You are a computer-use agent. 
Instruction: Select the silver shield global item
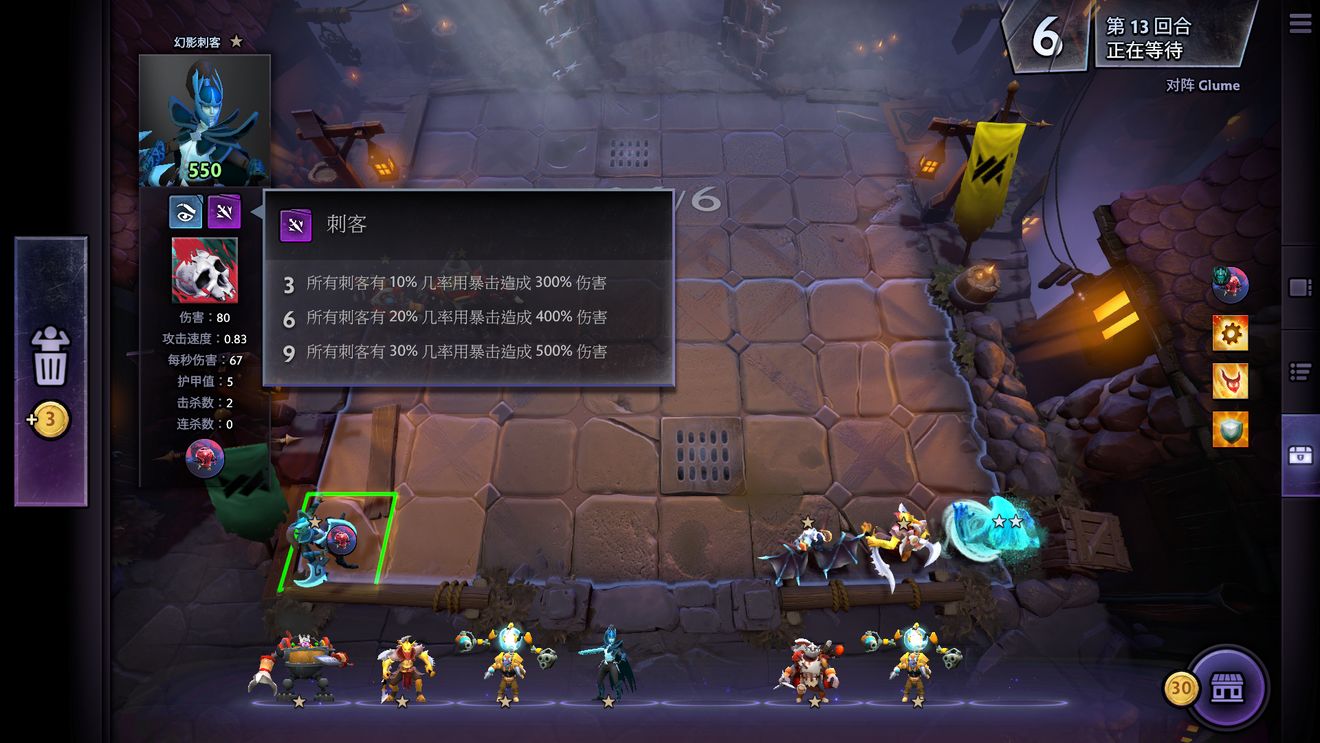(x=1230, y=429)
